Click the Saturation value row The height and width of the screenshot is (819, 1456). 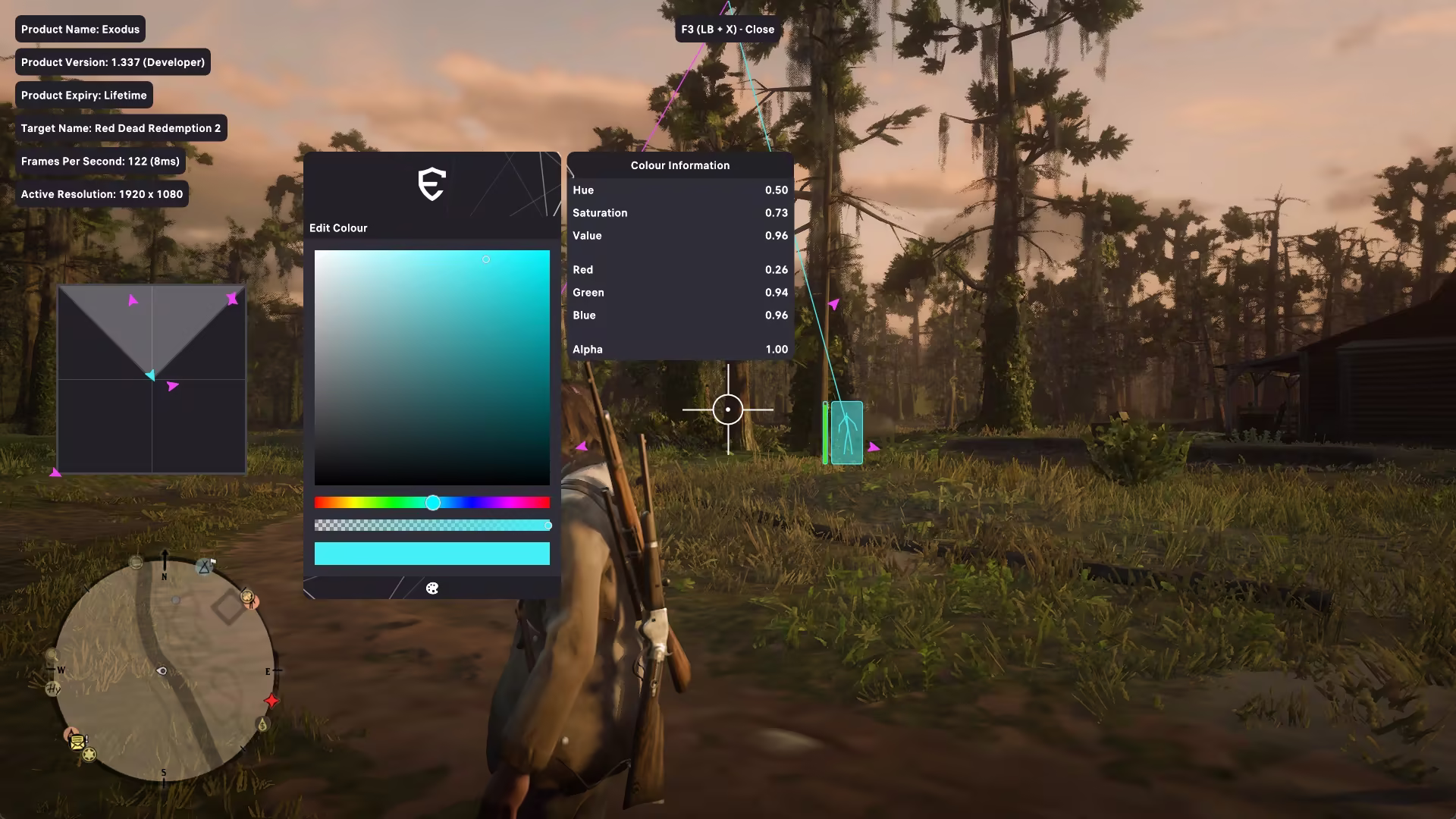click(679, 213)
